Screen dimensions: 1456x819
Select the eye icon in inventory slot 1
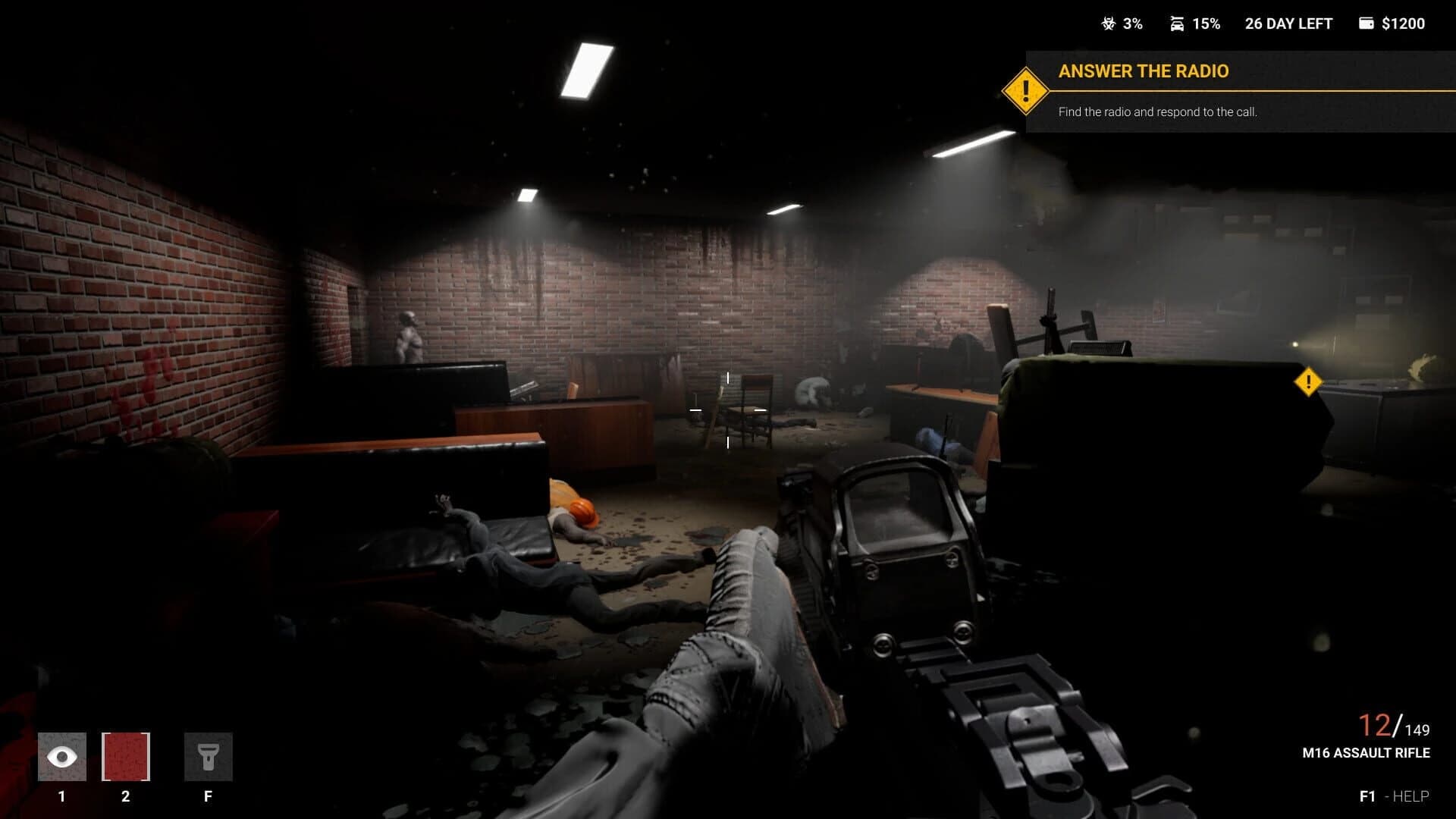(x=61, y=756)
